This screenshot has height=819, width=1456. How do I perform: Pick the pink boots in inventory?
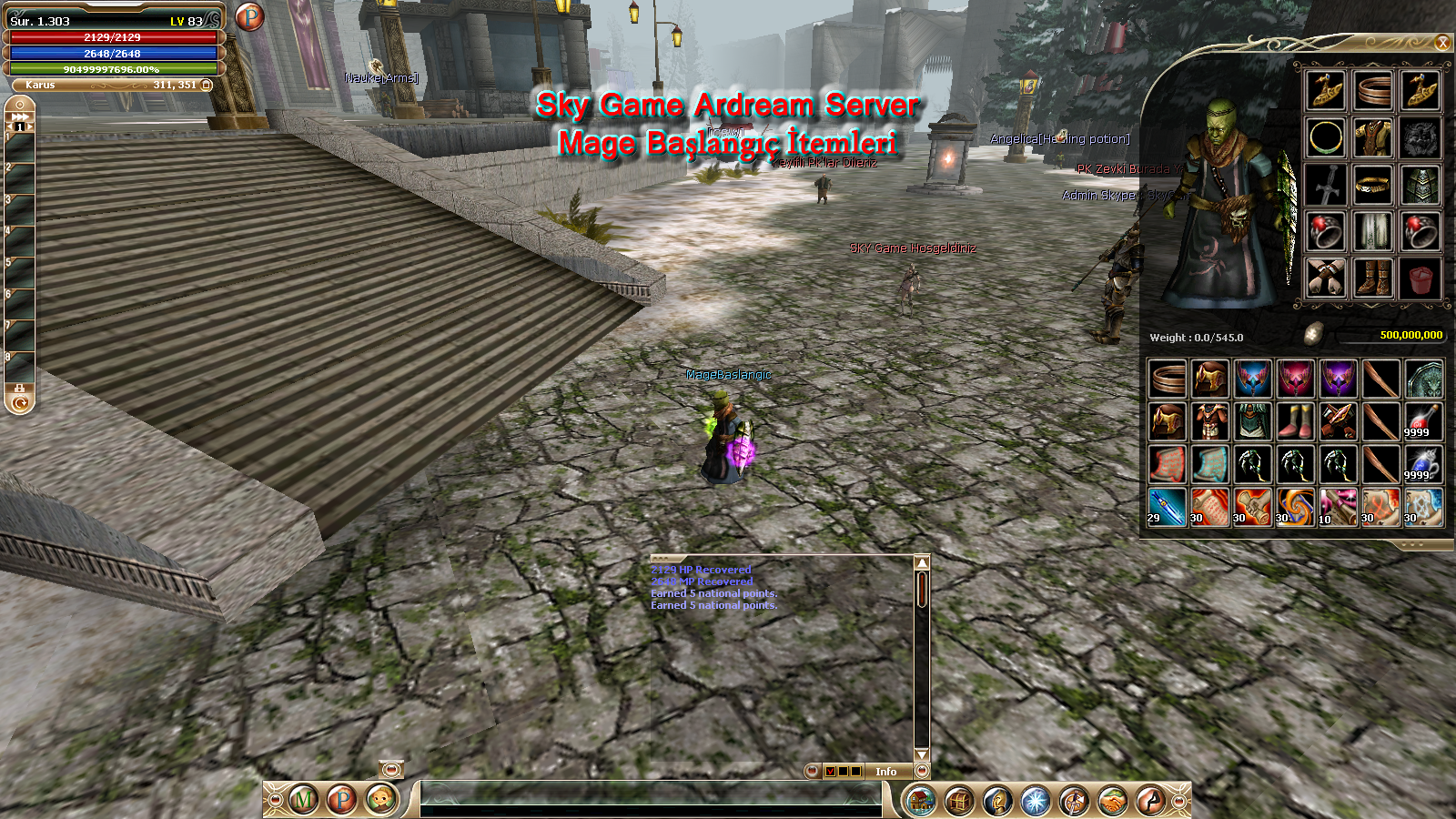click(1295, 421)
